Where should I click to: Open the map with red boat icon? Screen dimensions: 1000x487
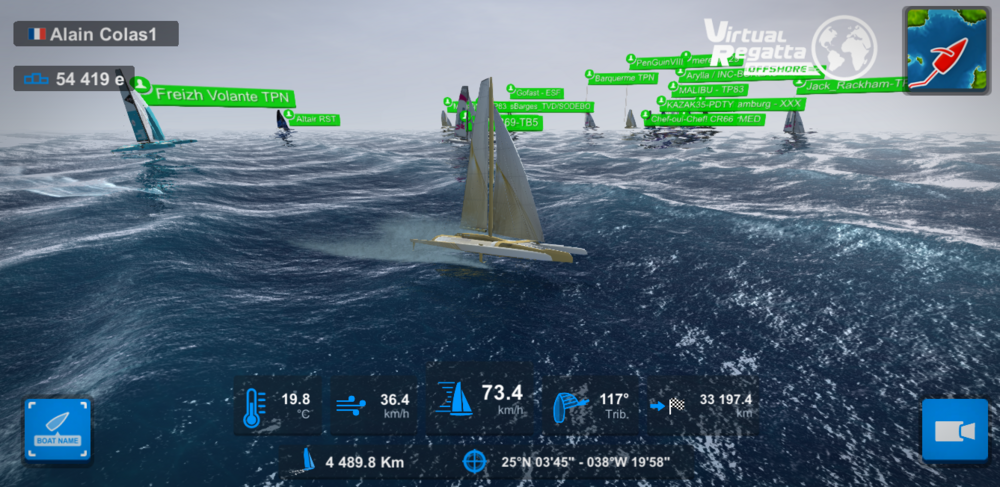coord(947,50)
